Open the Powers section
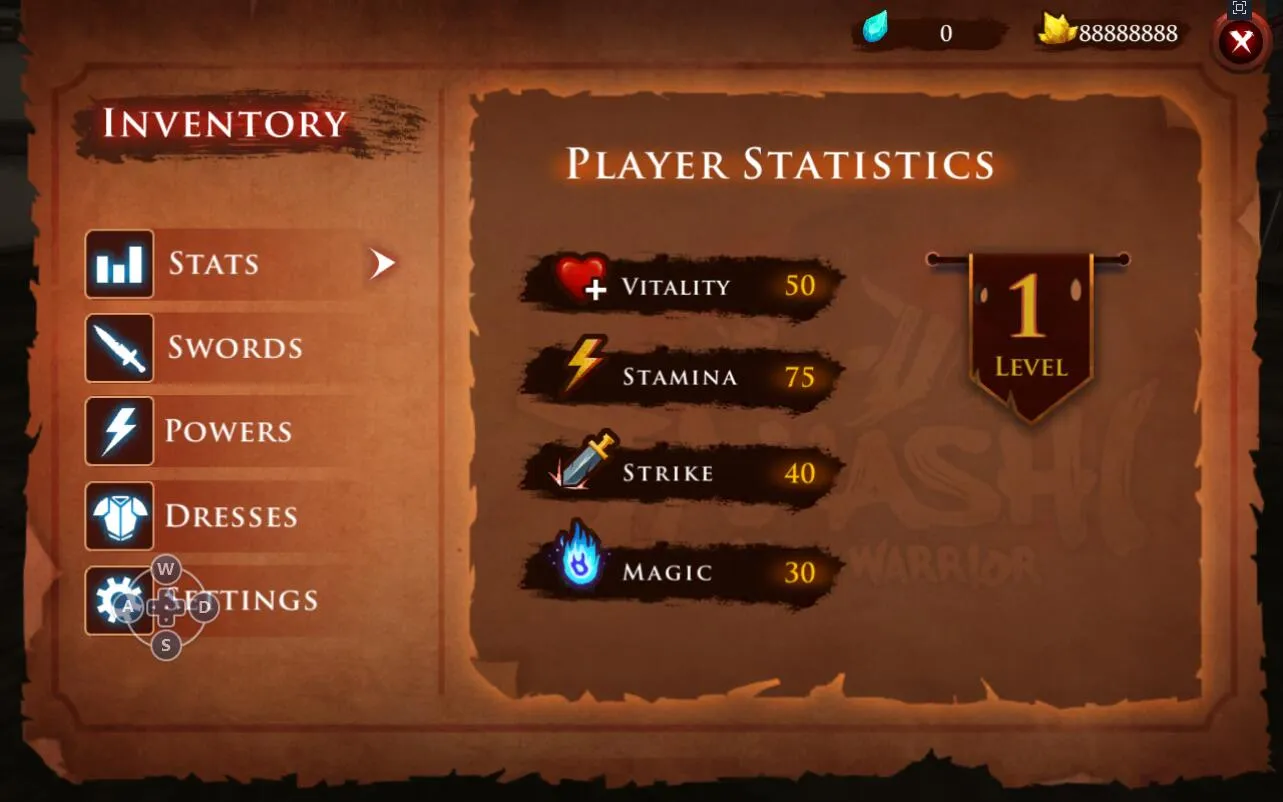Screen dimensions: 1283x802 pos(227,431)
